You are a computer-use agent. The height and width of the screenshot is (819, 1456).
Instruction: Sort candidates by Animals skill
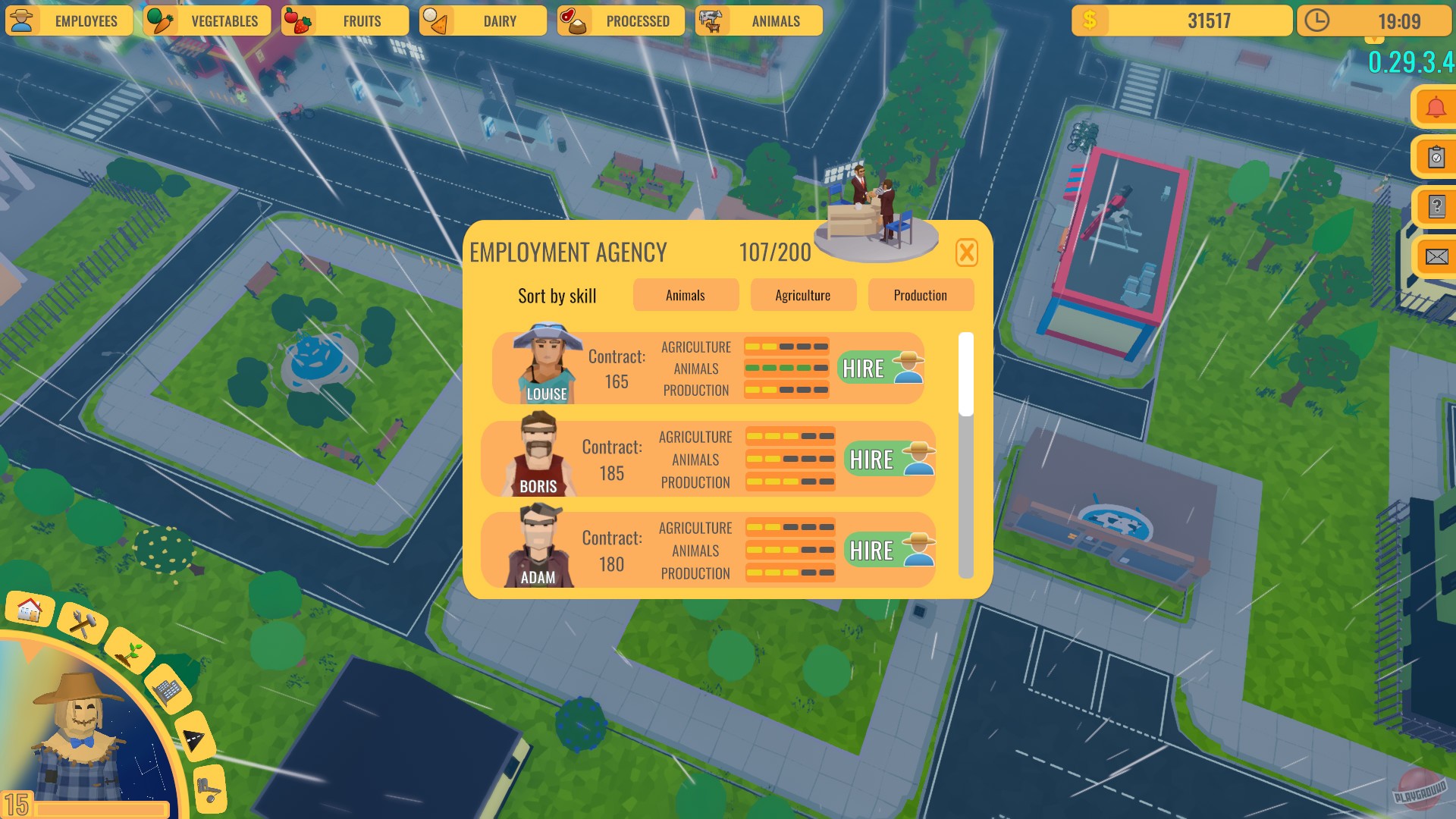[x=686, y=295]
